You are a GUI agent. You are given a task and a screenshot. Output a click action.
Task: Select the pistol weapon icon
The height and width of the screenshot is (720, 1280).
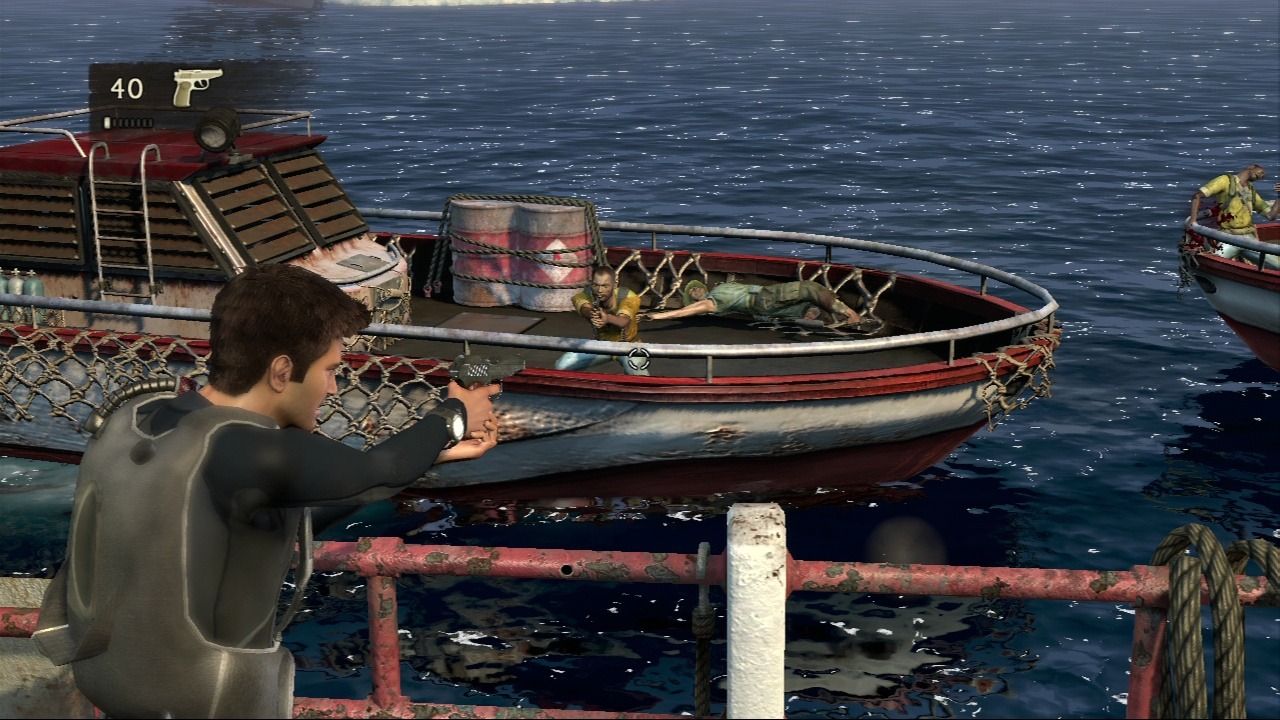tap(196, 87)
